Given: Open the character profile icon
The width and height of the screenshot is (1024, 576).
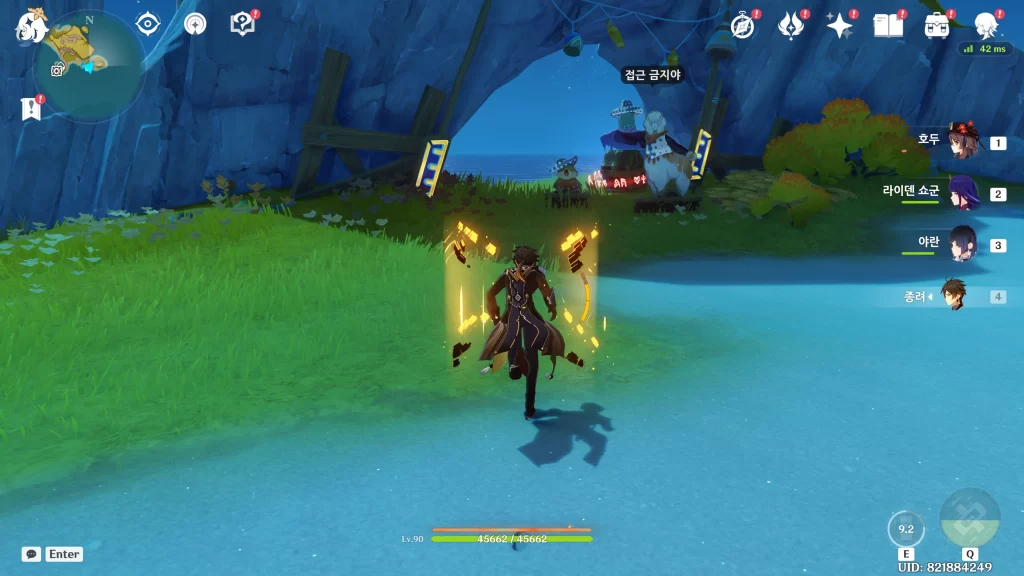Looking at the screenshot, I should coord(986,25).
